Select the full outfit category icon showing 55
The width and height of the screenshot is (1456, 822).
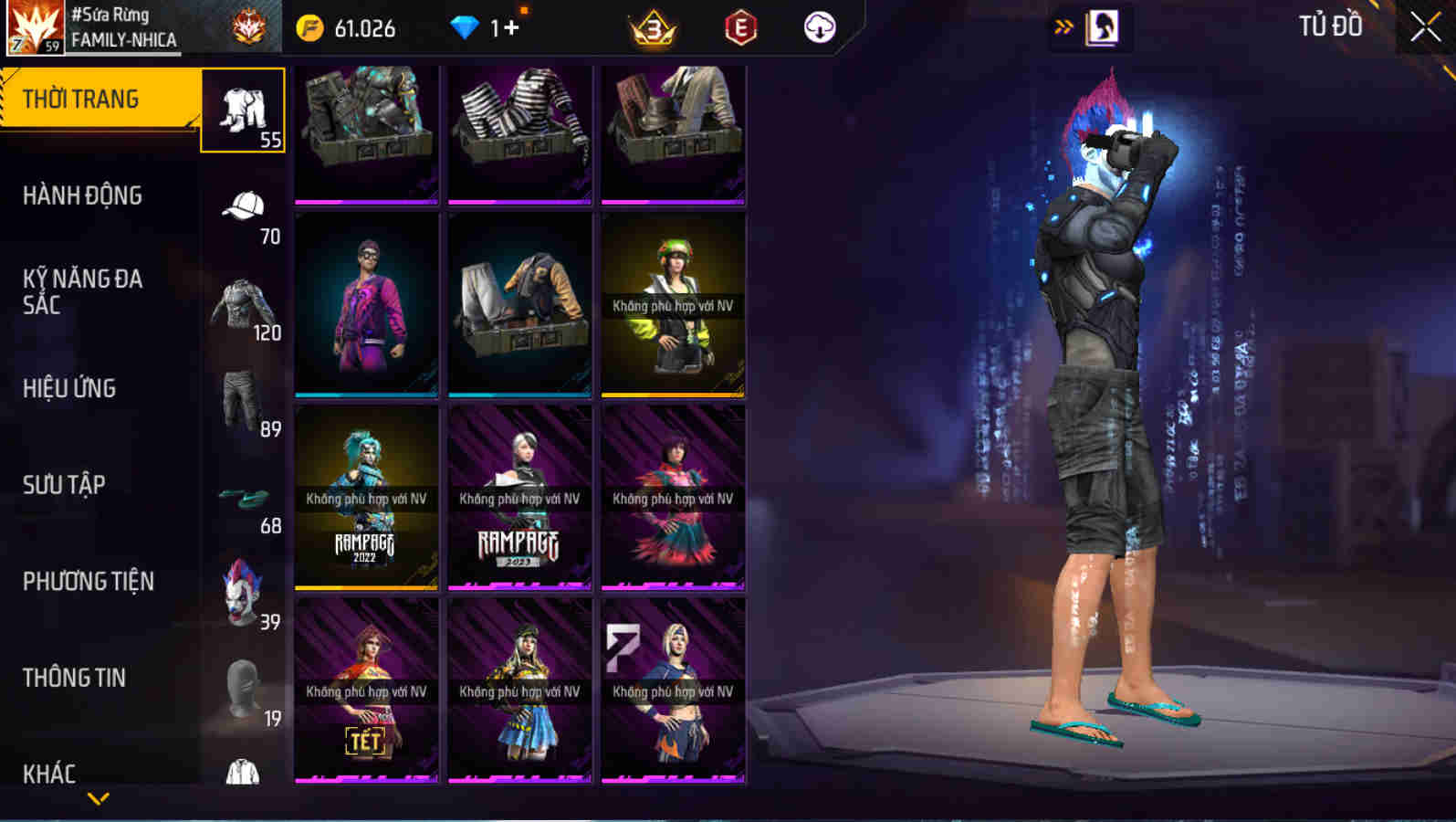coord(243,110)
